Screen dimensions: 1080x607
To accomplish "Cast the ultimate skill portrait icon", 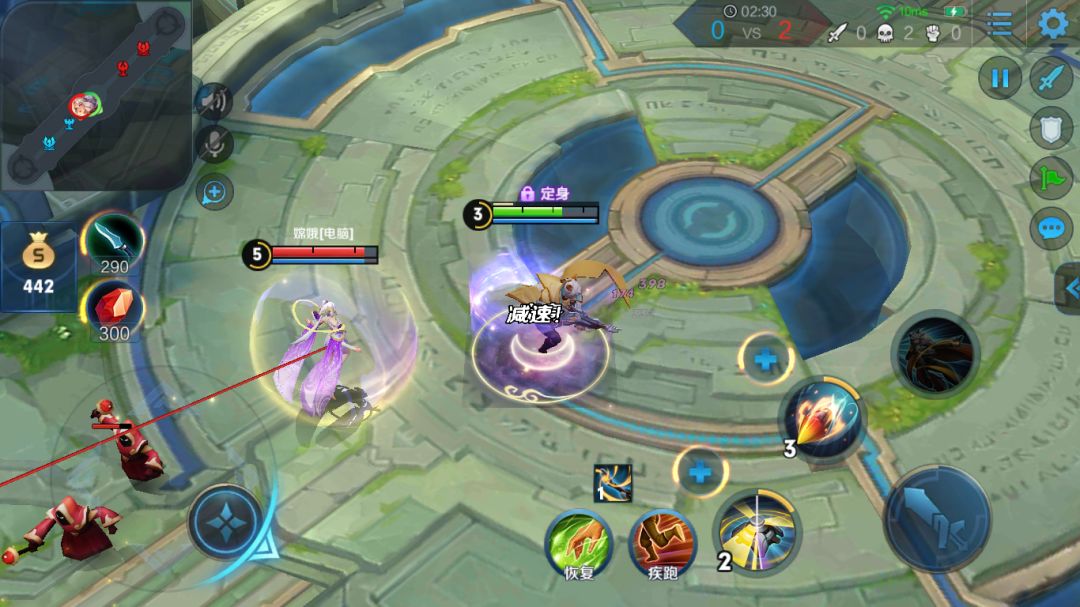I will [935, 355].
